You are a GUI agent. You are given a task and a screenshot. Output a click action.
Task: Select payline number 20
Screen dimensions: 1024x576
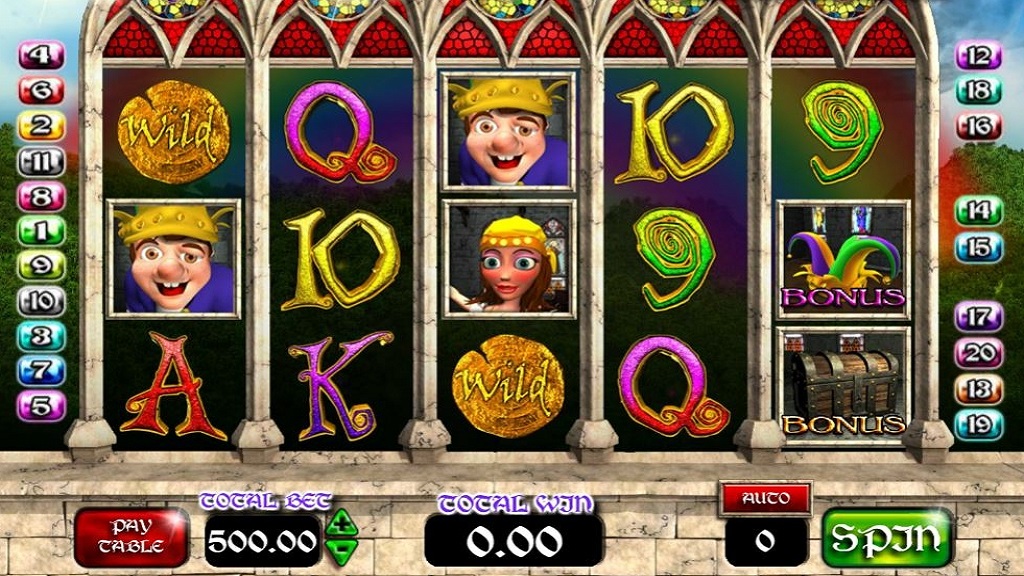tap(978, 353)
